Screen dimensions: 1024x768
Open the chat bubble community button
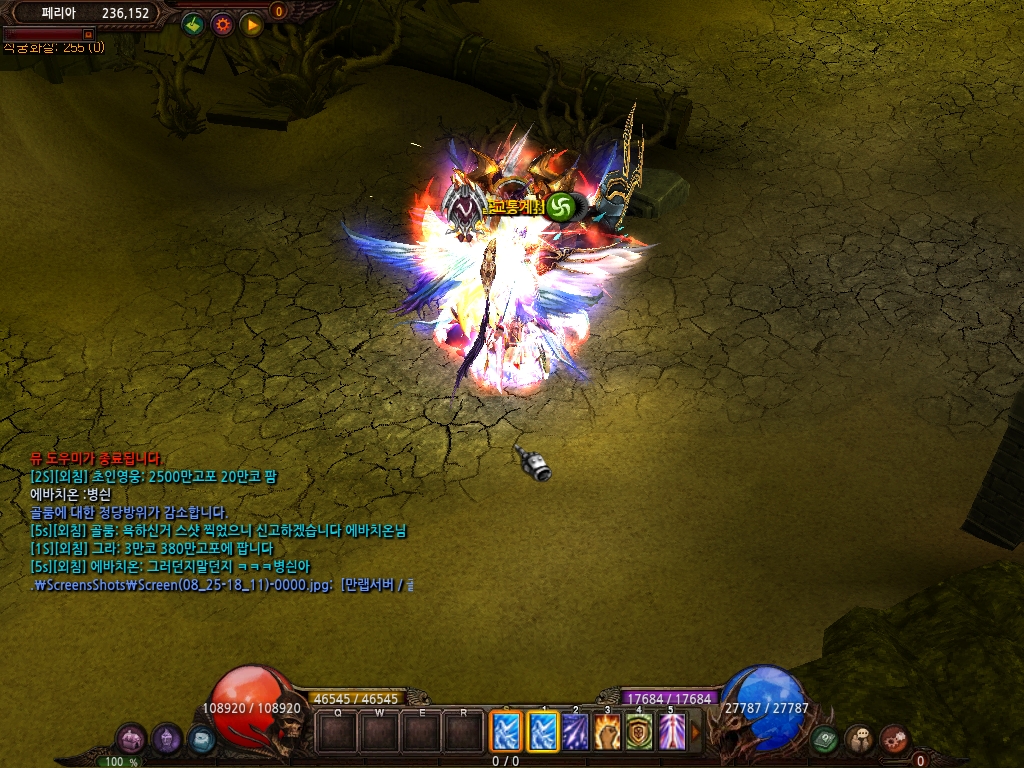[859, 739]
